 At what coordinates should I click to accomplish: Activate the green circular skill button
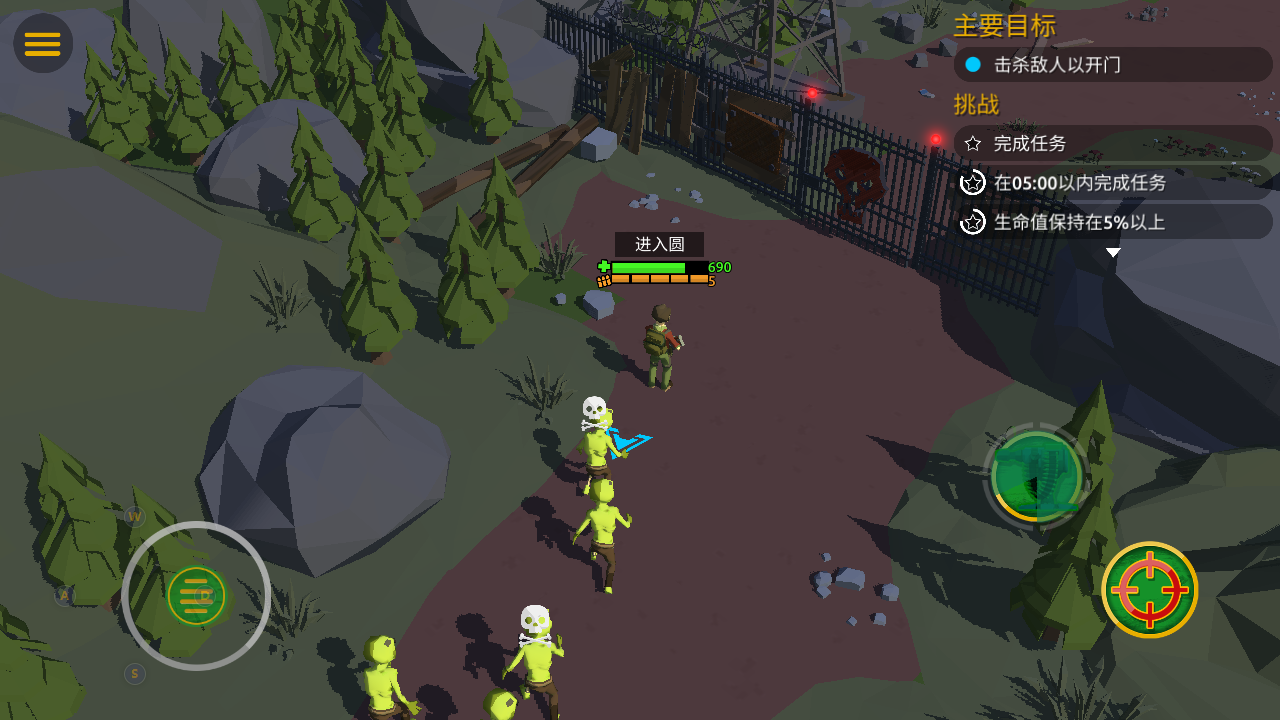(x=1037, y=476)
